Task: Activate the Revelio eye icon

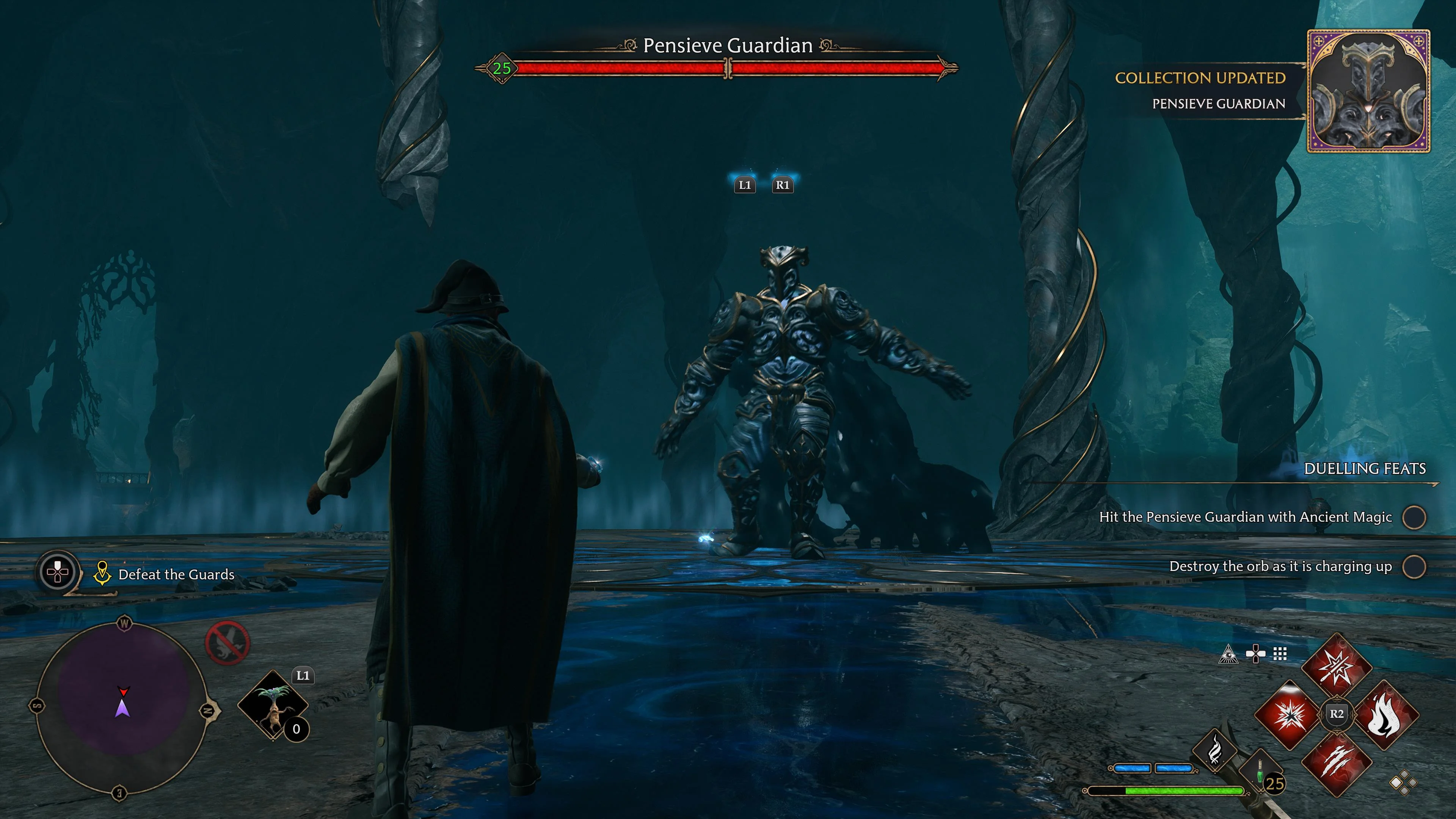Action: pyautogui.click(x=1229, y=654)
